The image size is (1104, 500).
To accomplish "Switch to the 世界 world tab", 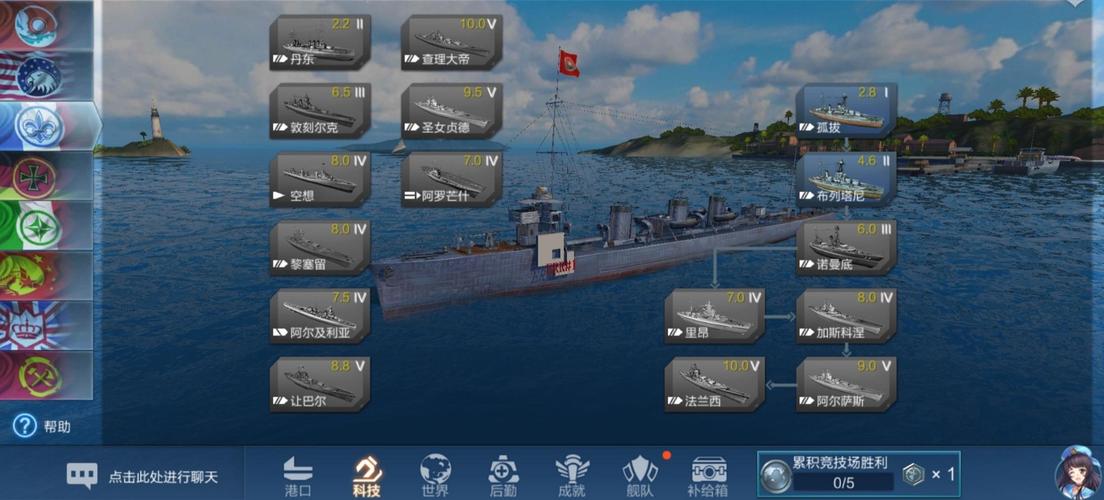I will click(x=435, y=475).
